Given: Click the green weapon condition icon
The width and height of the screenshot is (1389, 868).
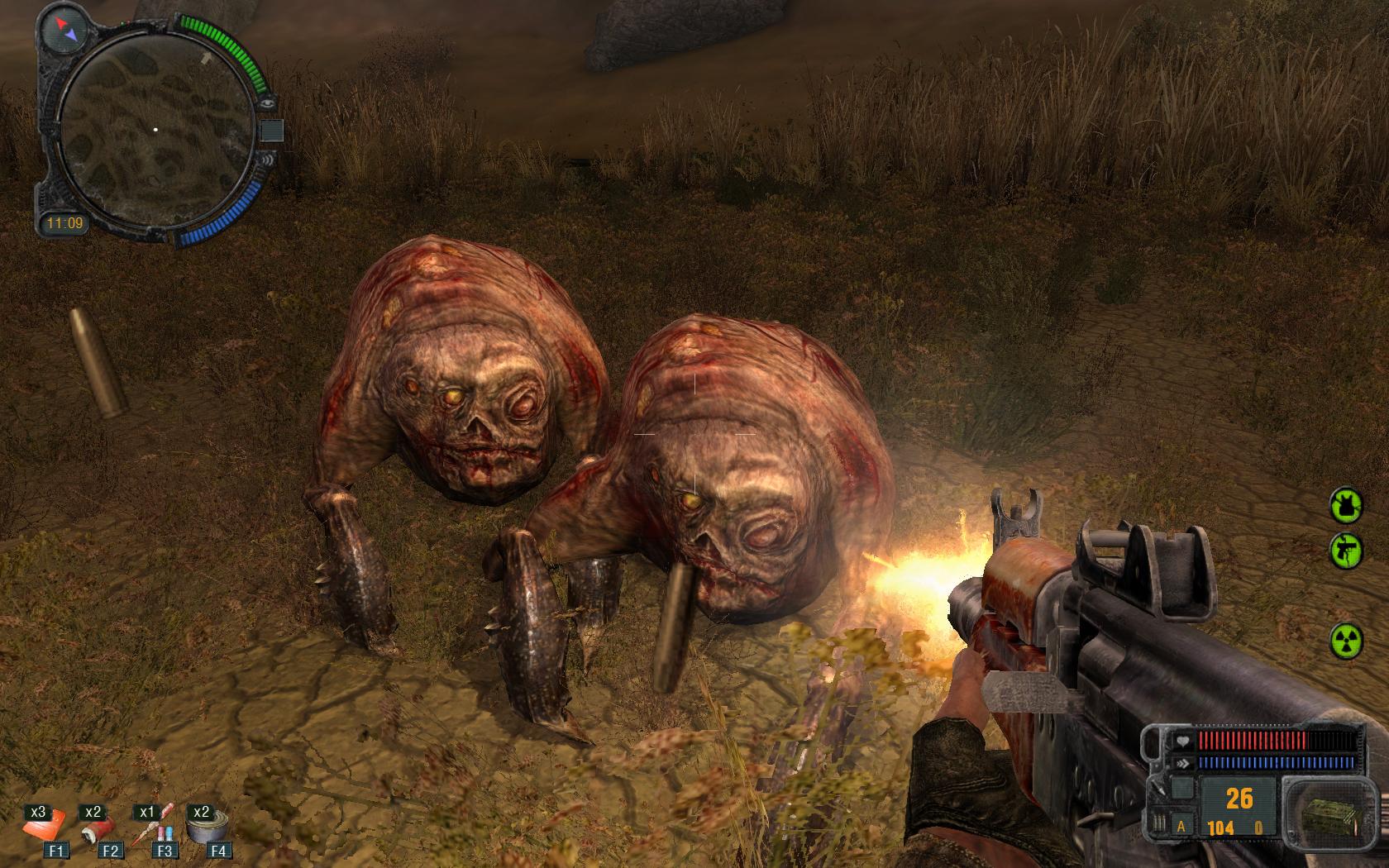Looking at the screenshot, I should click(x=1345, y=551).
